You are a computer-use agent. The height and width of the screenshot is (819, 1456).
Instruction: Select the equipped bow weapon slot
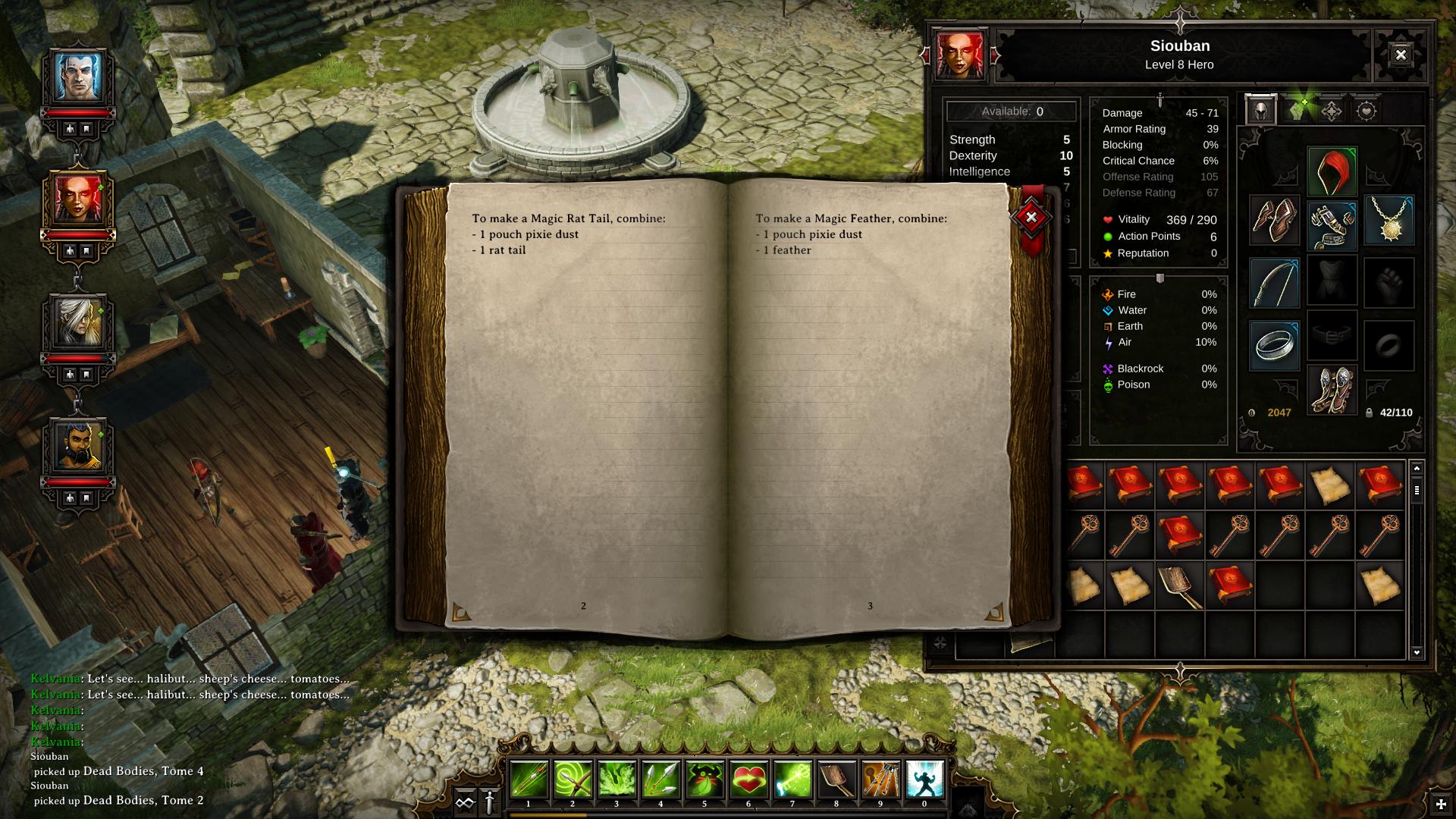click(x=1274, y=283)
